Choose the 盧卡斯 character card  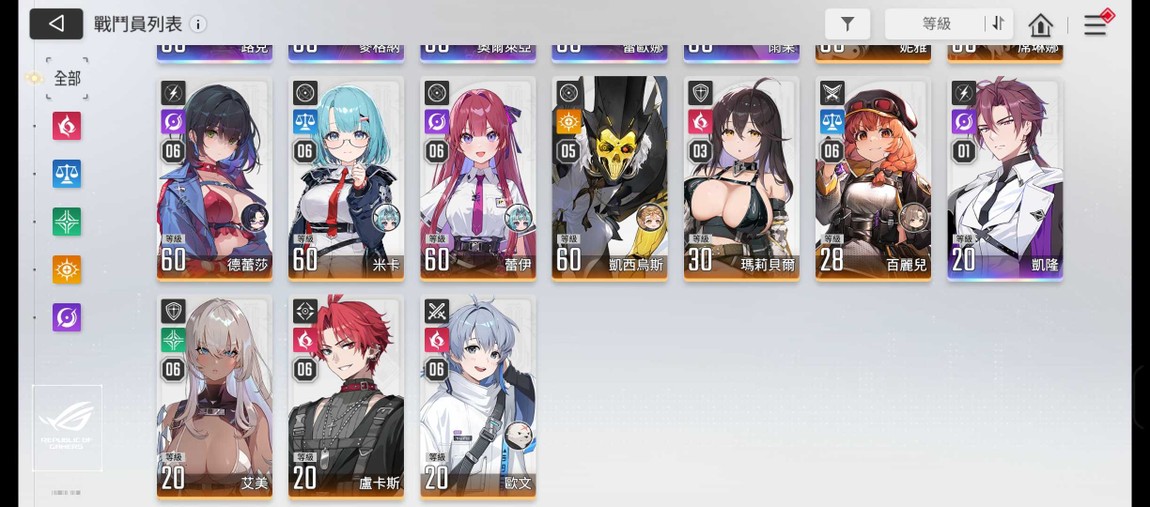point(346,396)
